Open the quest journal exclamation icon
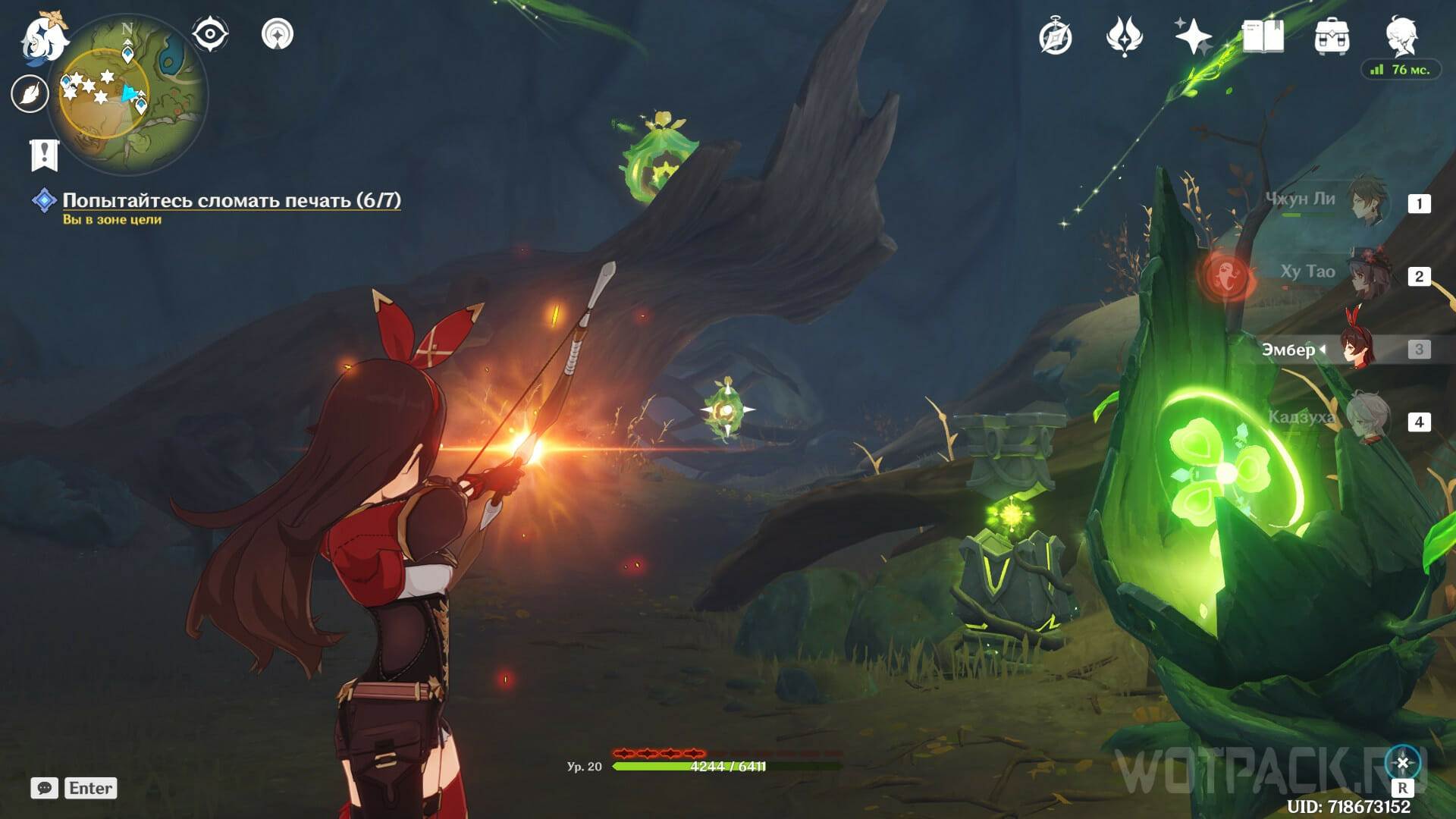This screenshot has width=1456, height=819. (x=44, y=155)
